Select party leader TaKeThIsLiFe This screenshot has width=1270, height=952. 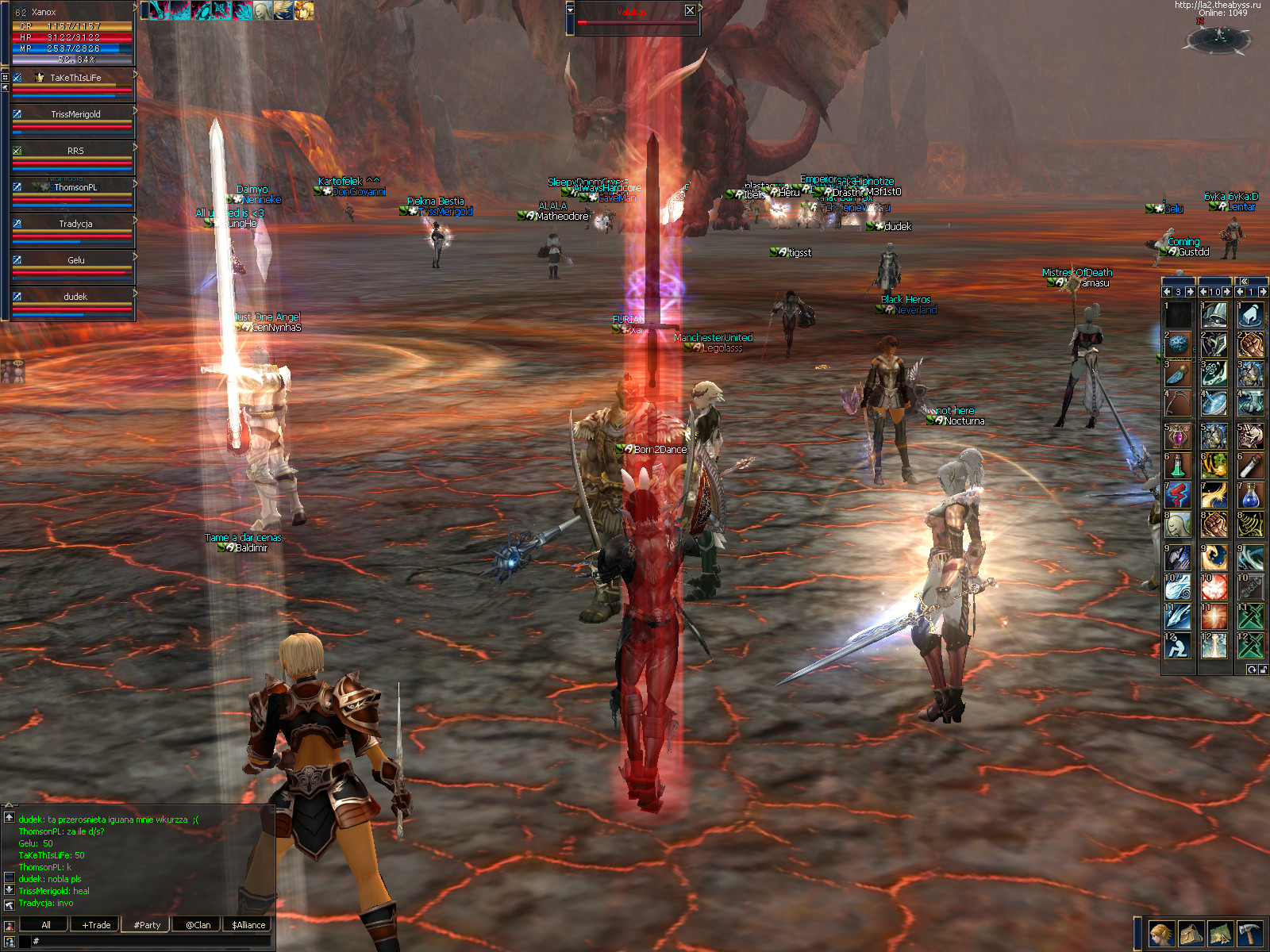[x=75, y=79]
